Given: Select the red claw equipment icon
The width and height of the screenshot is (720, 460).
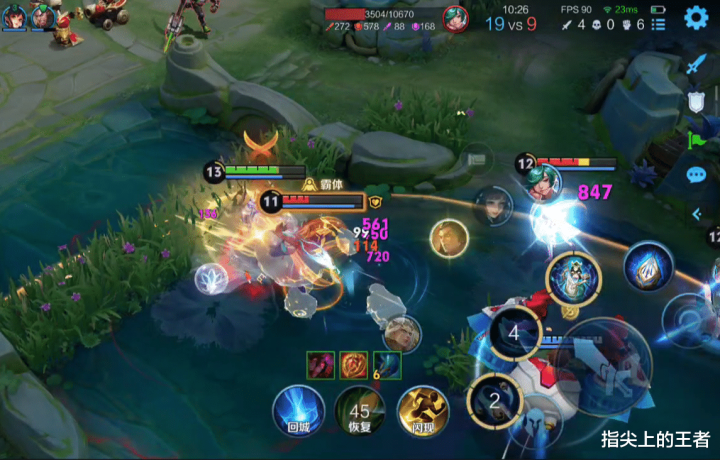Looking at the screenshot, I should [x=321, y=365].
